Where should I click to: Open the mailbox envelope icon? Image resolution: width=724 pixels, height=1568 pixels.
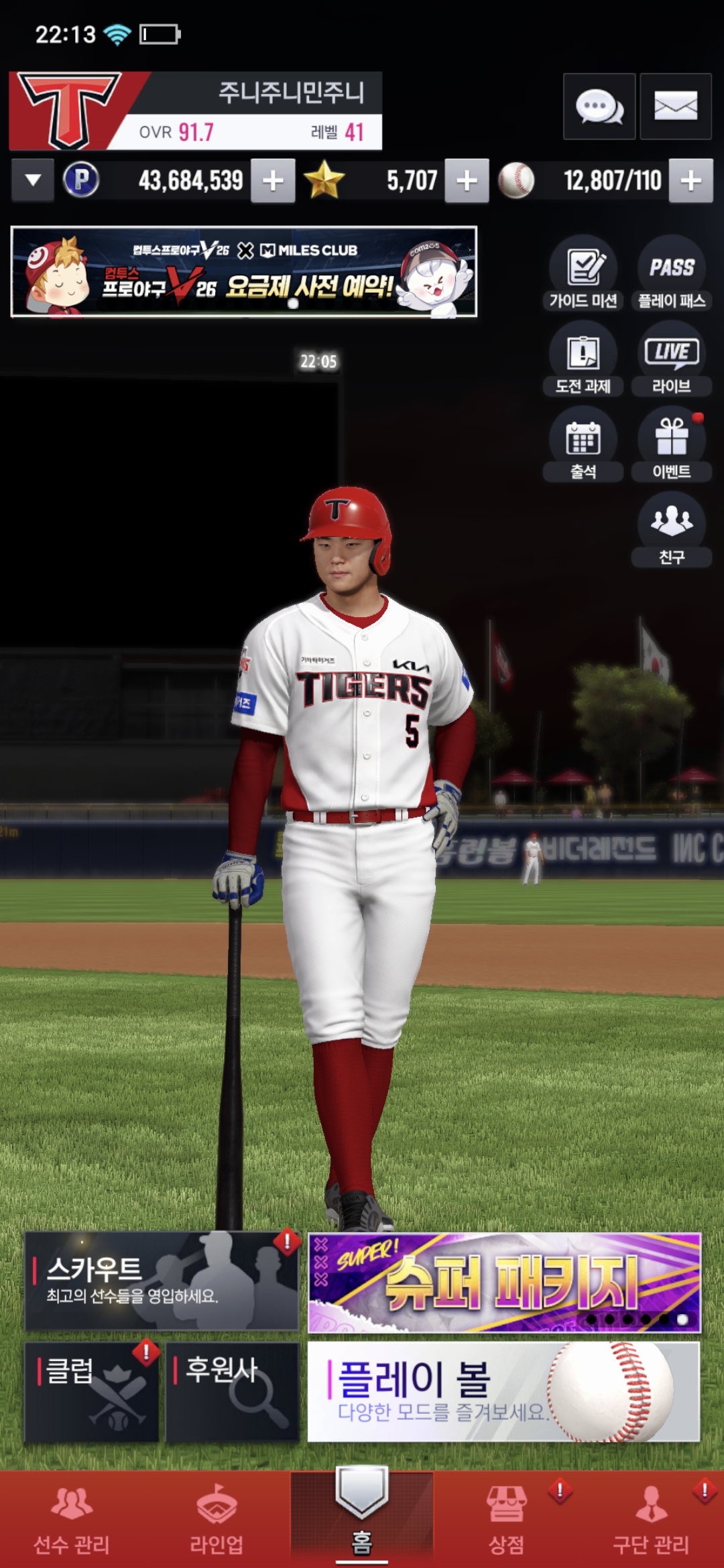(675, 107)
